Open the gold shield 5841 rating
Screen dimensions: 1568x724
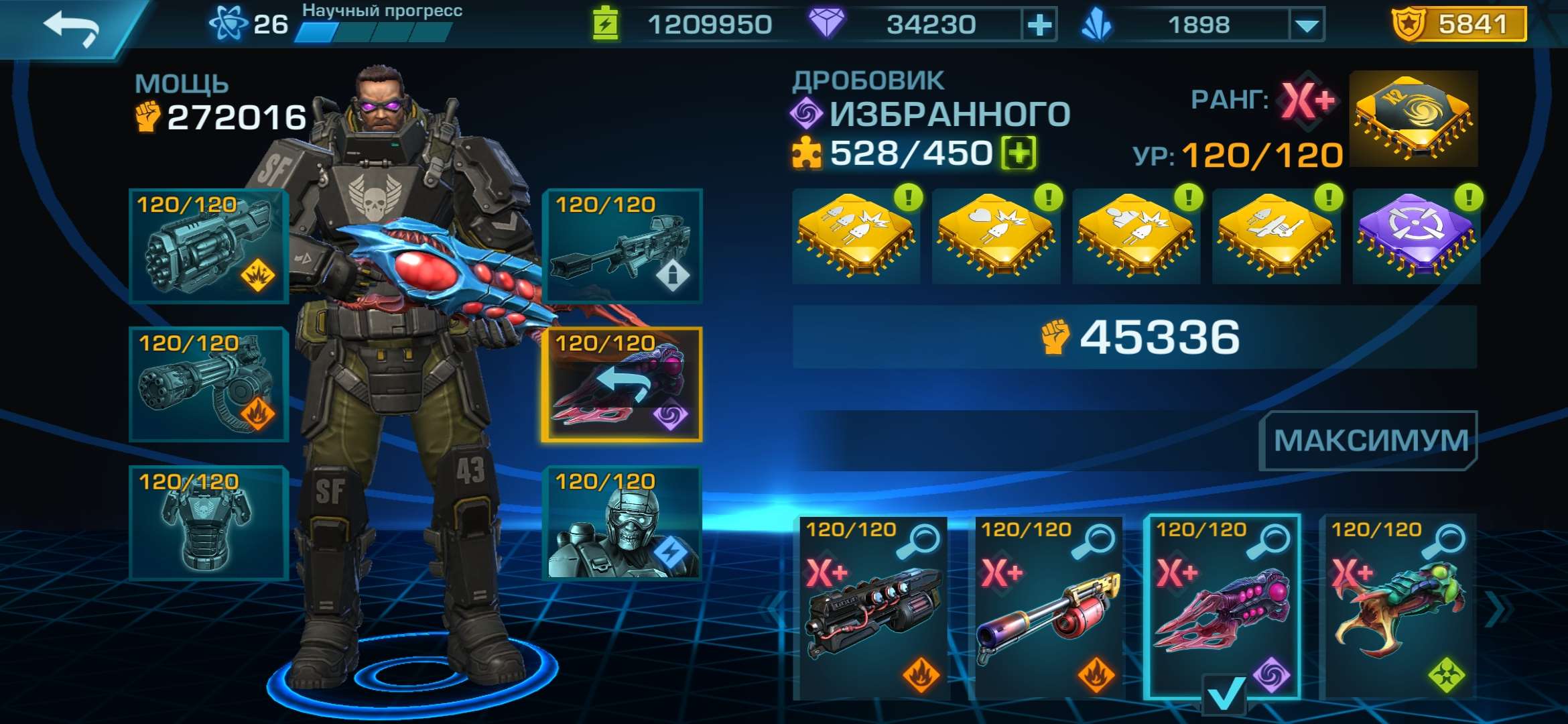coord(1458,25)
